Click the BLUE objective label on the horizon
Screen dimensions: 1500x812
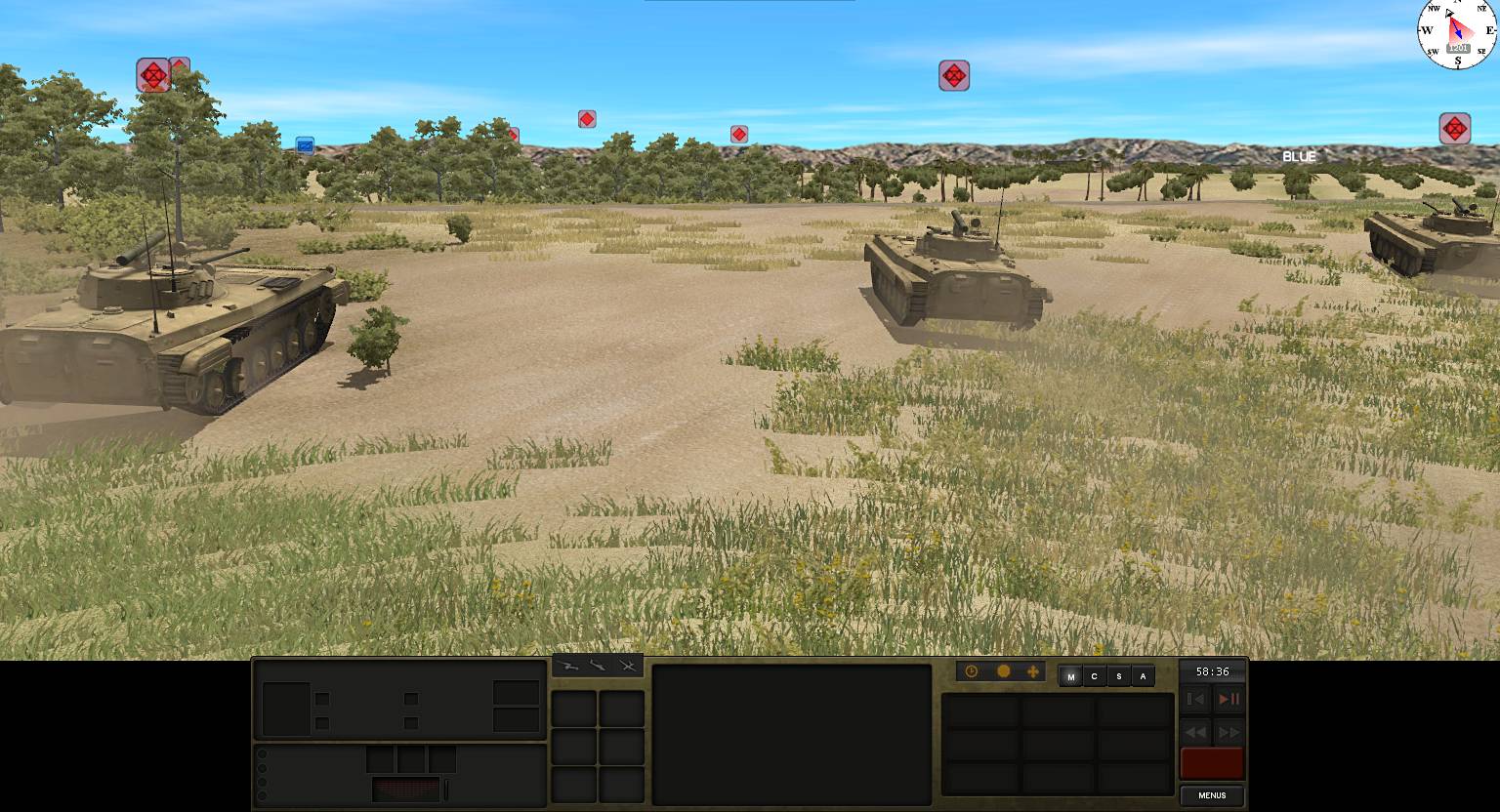tap(1299, 156)
